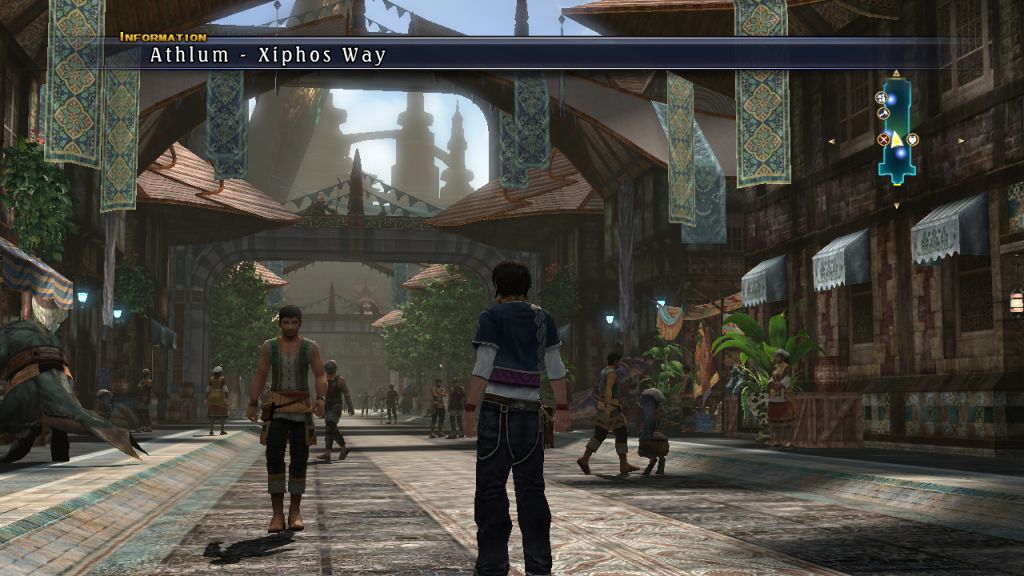Image resolution: width=1024 pixels, height=576 pixels.
Task: Select the crossed swords marker on minimap
Action: tap(883, 139)
